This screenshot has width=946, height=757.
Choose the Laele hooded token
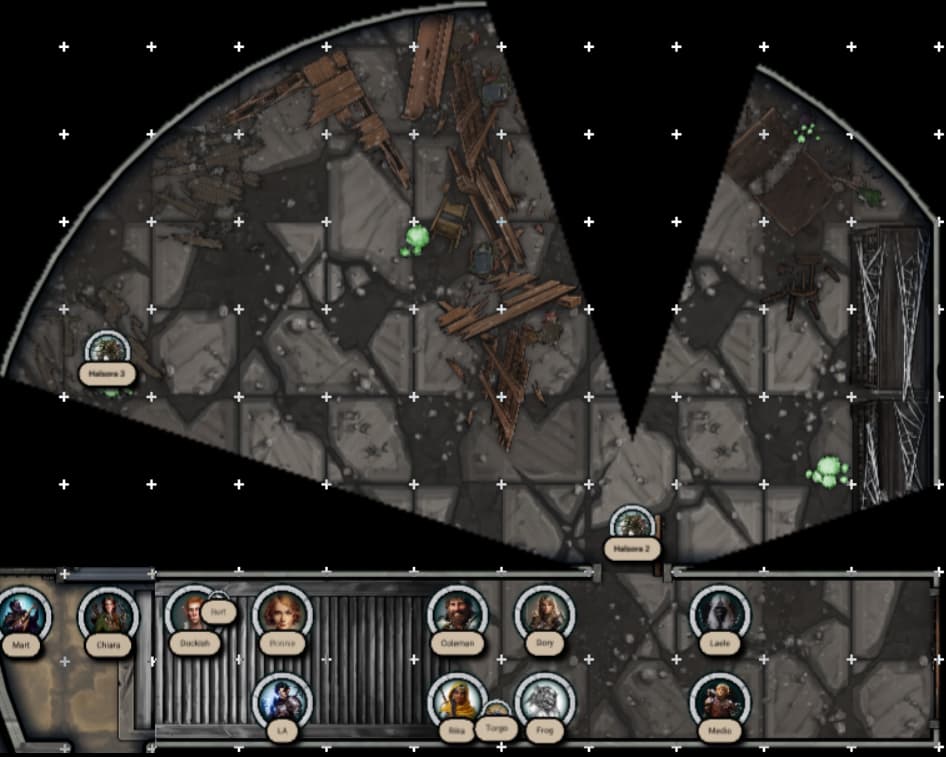click(x=719, y=612)
